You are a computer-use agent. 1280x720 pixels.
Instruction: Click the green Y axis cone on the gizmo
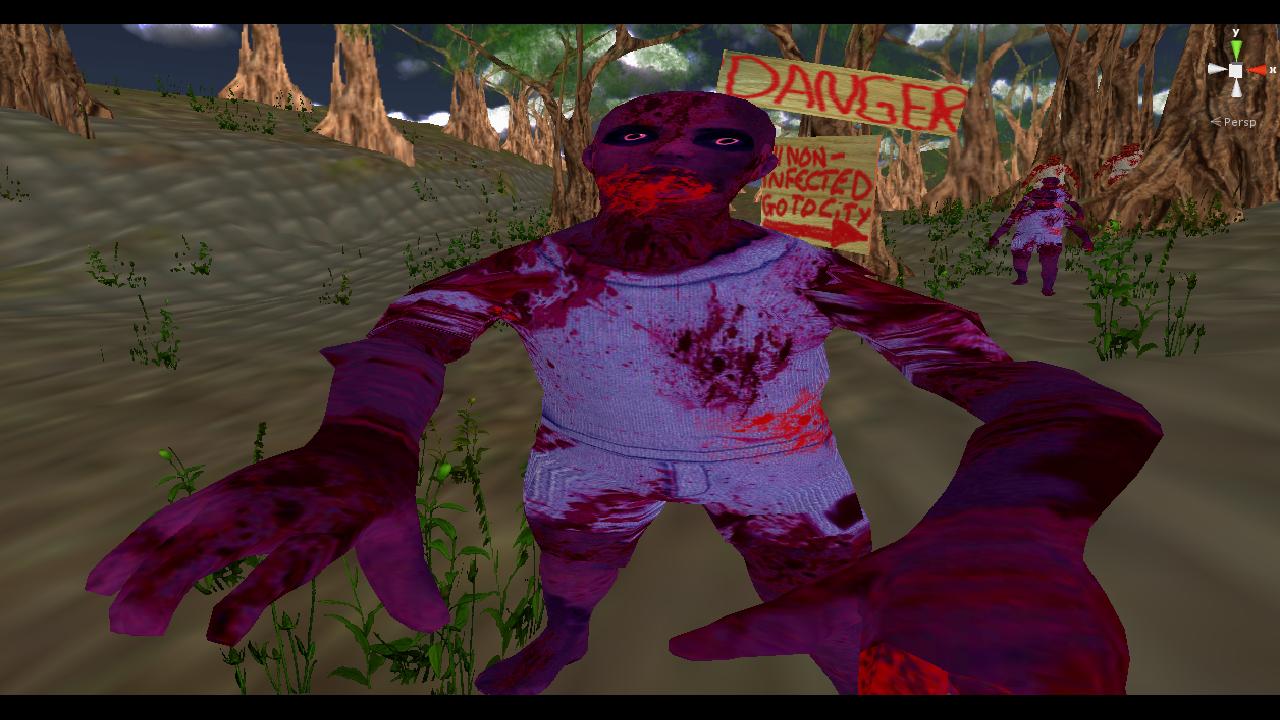tap(1236, 48)
